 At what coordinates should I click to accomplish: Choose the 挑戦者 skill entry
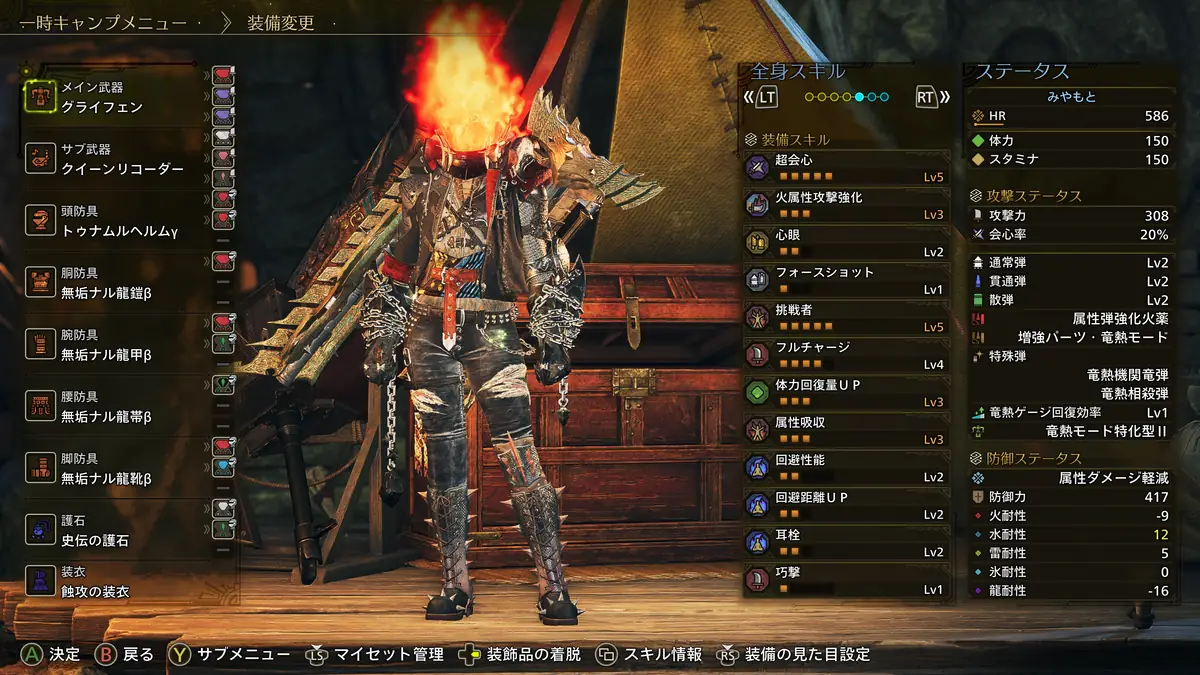click(x=845, y=318)
